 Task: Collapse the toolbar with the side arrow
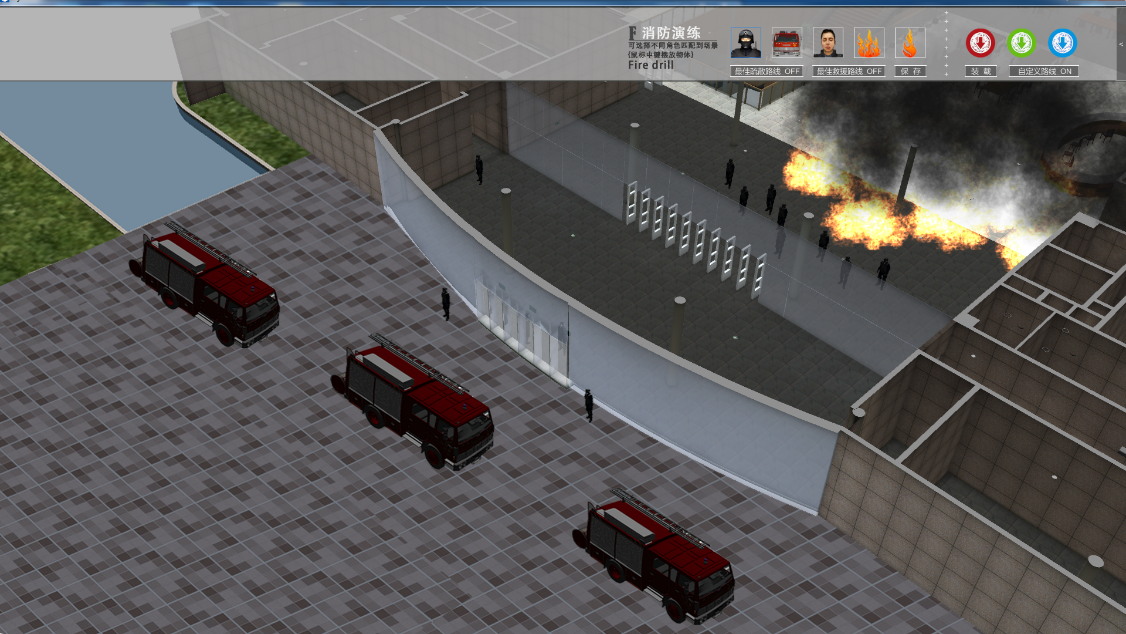pos(1121,45)
